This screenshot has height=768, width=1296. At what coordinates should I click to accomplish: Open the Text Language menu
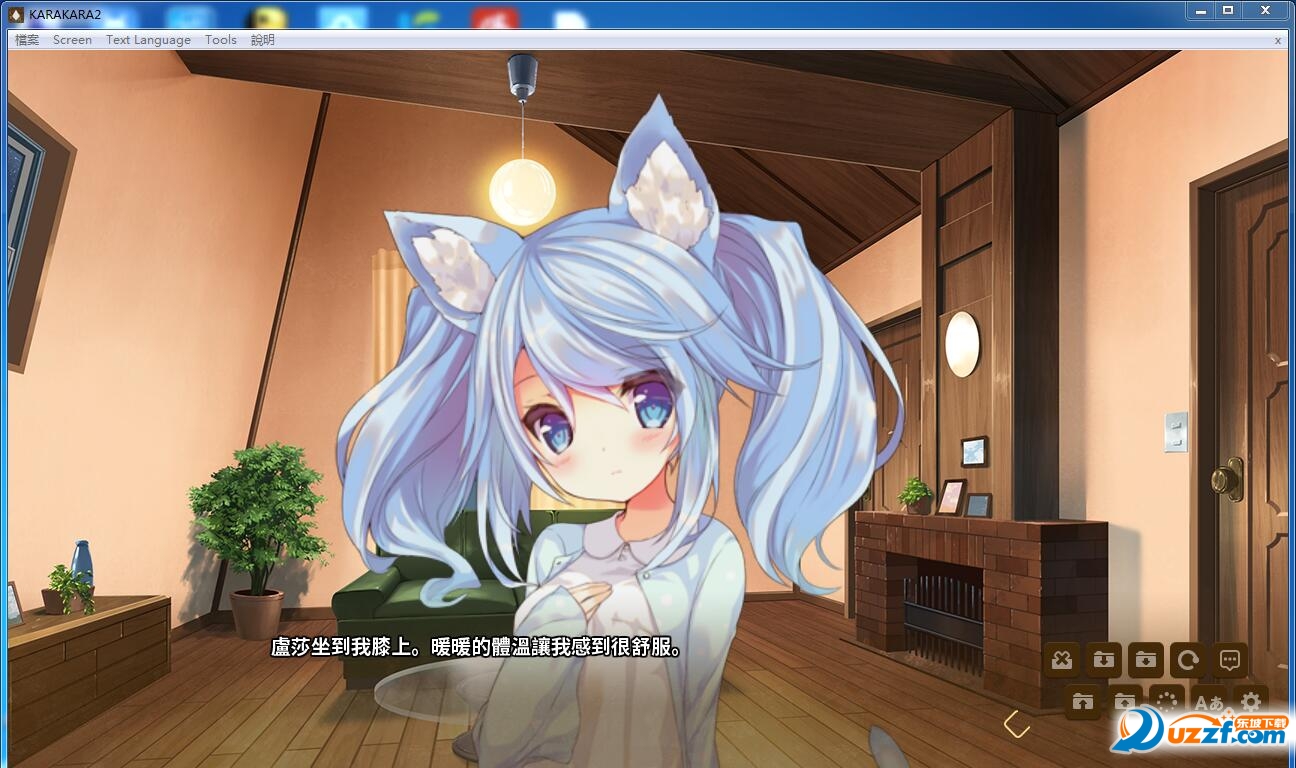pos(146,40)
